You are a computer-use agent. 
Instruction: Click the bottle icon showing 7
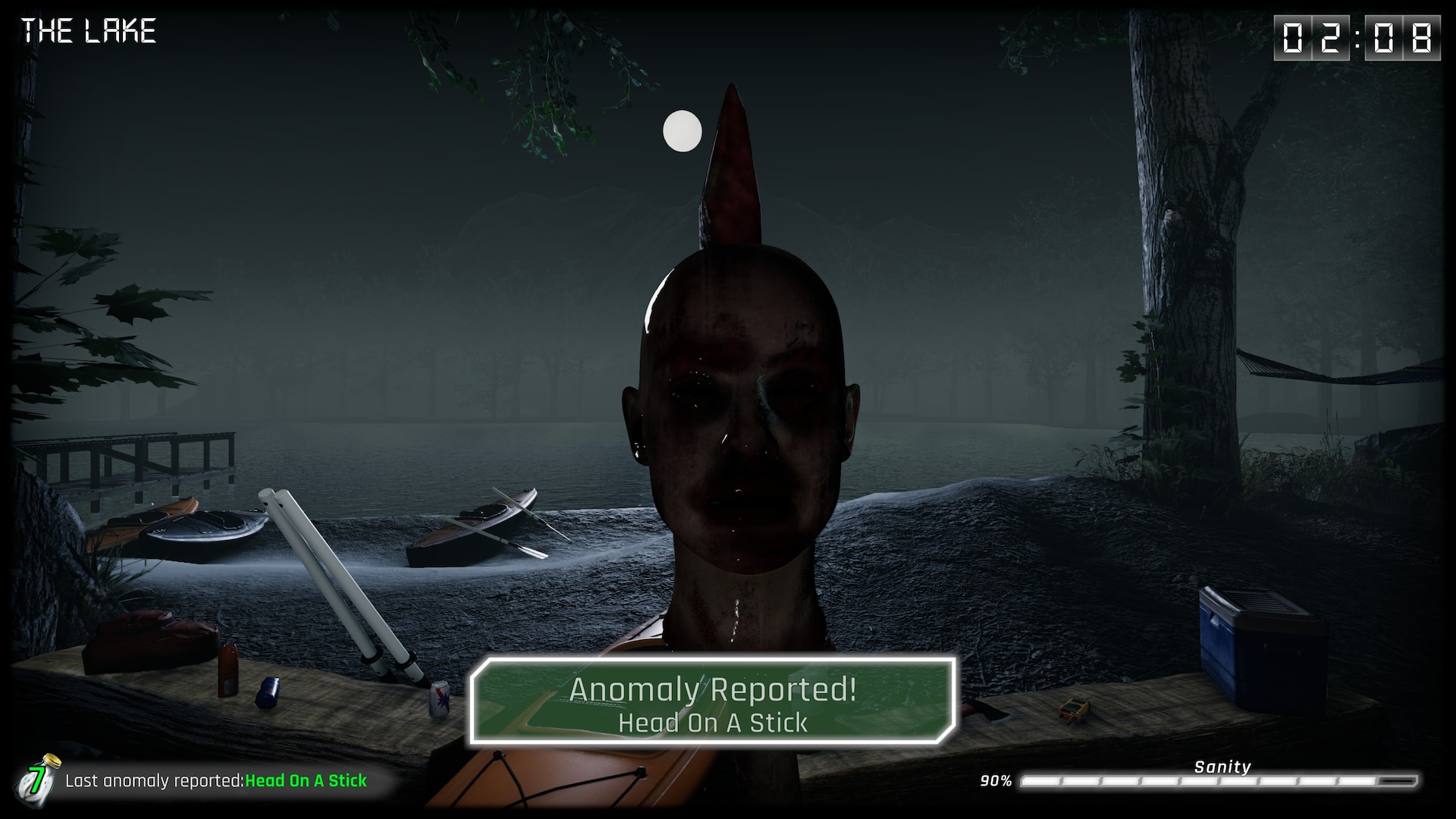pos(38,779)
